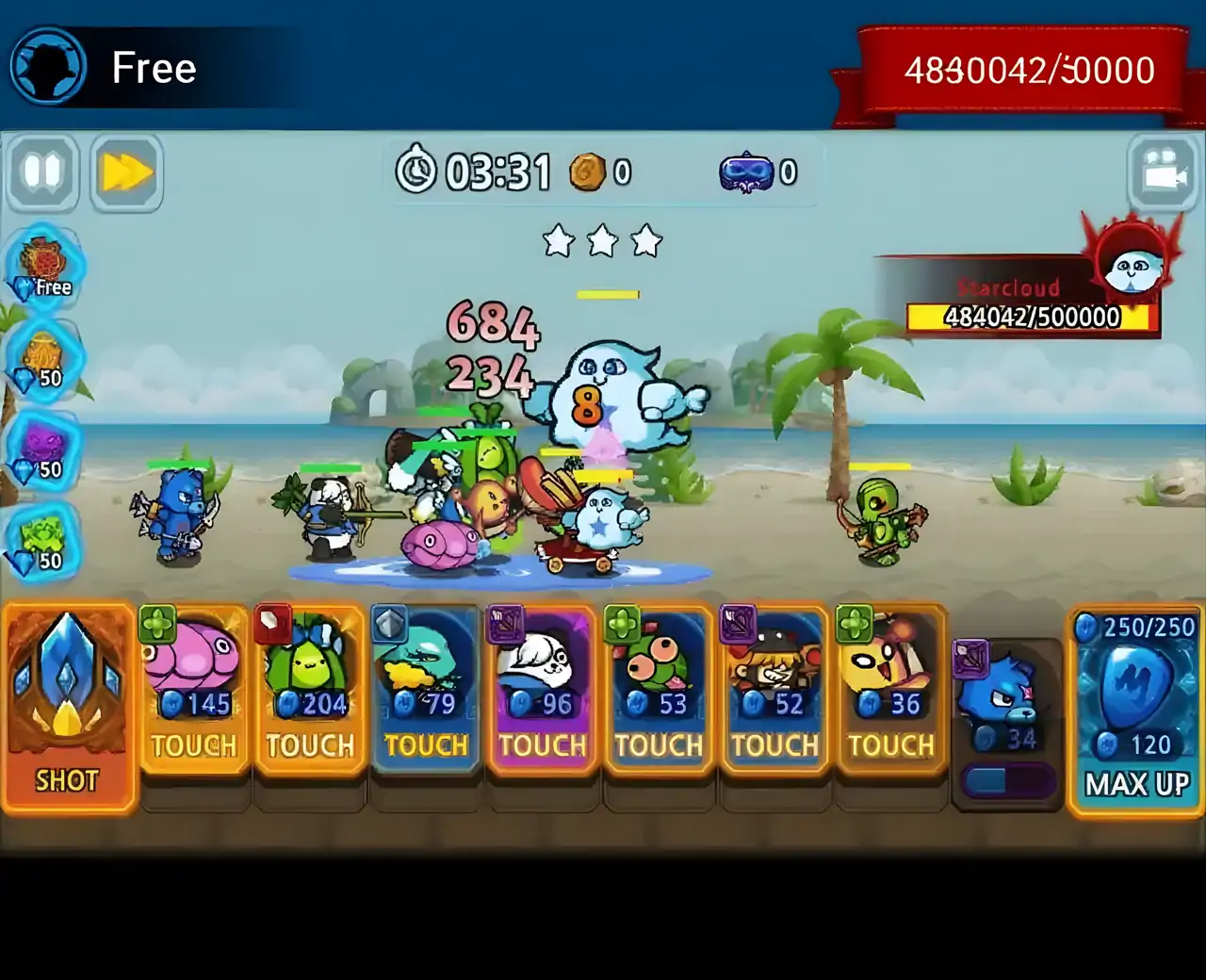This screenshot has width=1206, height=980.
Task: Toggle fast-forward battle speed
Action: pyautogui.click(x=127, y=173)
